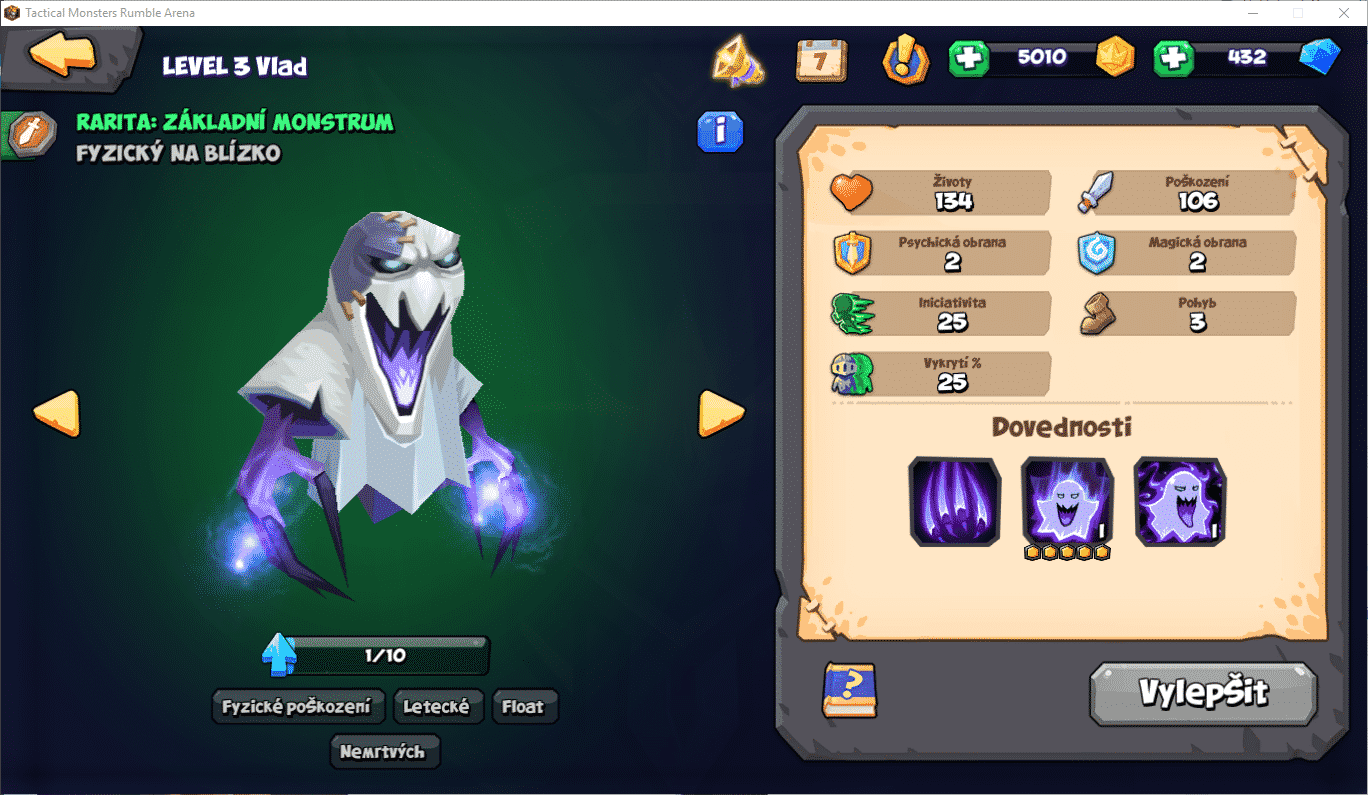Open the help book with the question mark
The image size is (1368, 795).
849,690
